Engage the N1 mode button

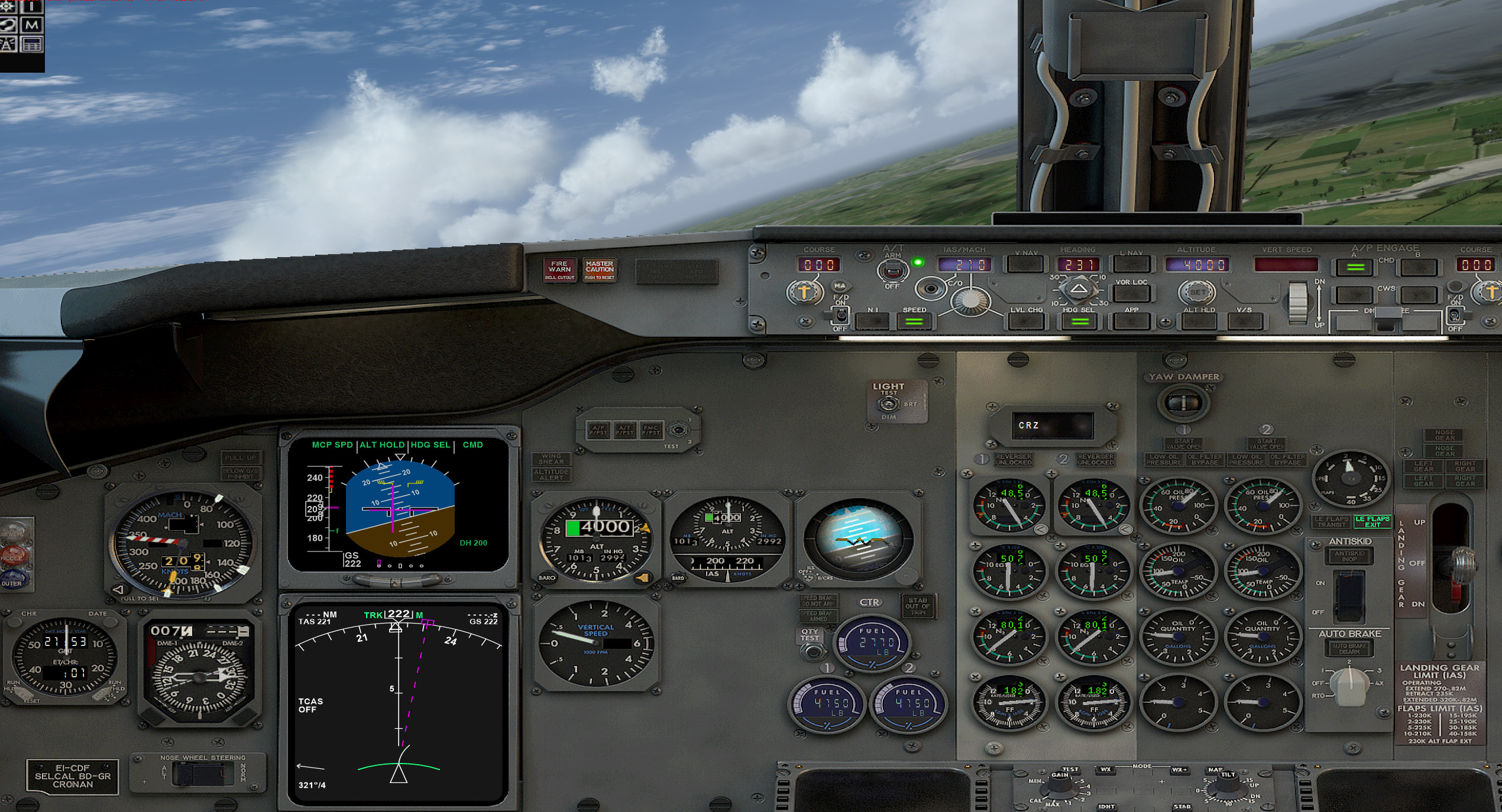(872, 321)
